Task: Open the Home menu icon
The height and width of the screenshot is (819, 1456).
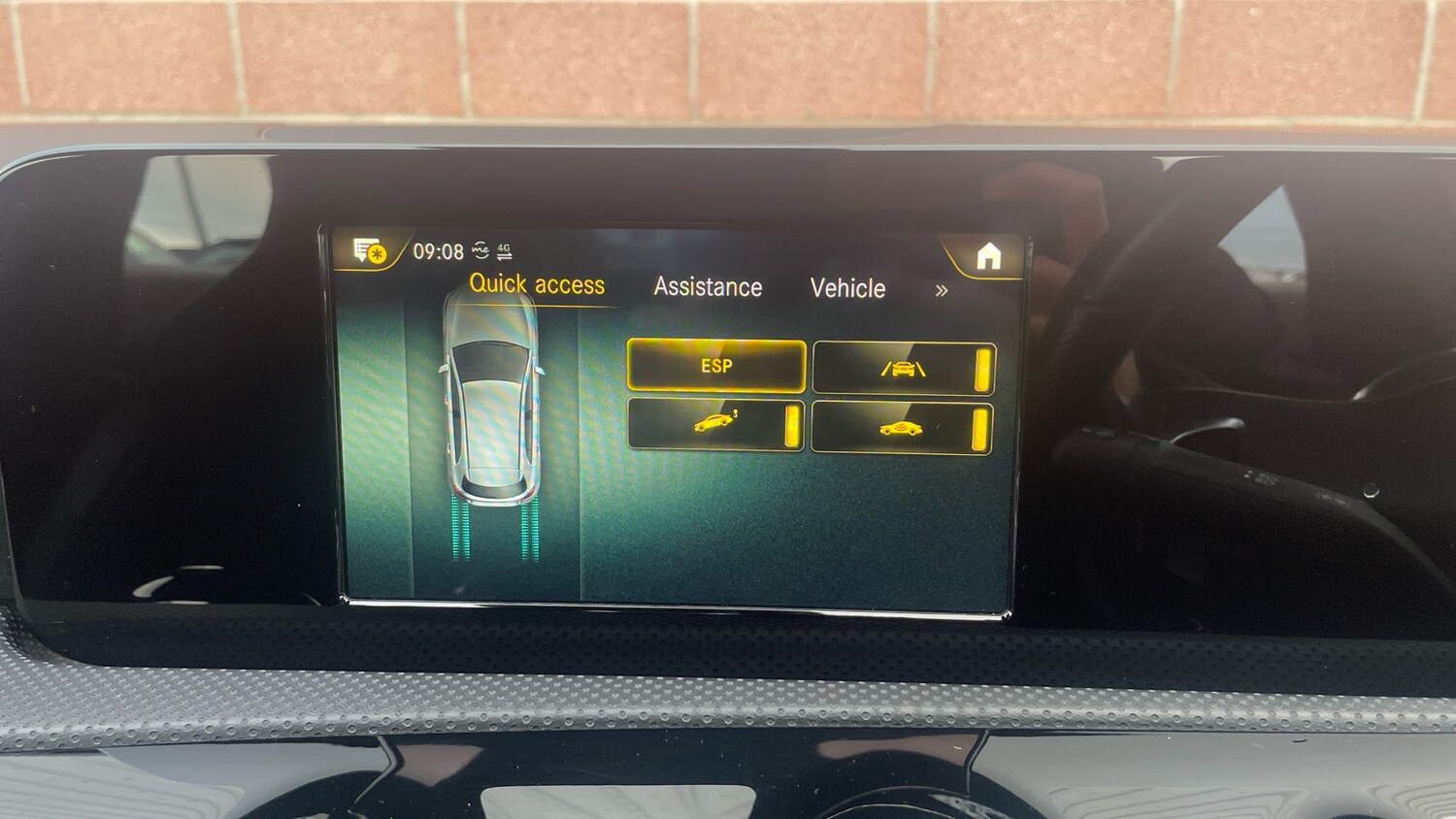Action: (x=989, y=255)
